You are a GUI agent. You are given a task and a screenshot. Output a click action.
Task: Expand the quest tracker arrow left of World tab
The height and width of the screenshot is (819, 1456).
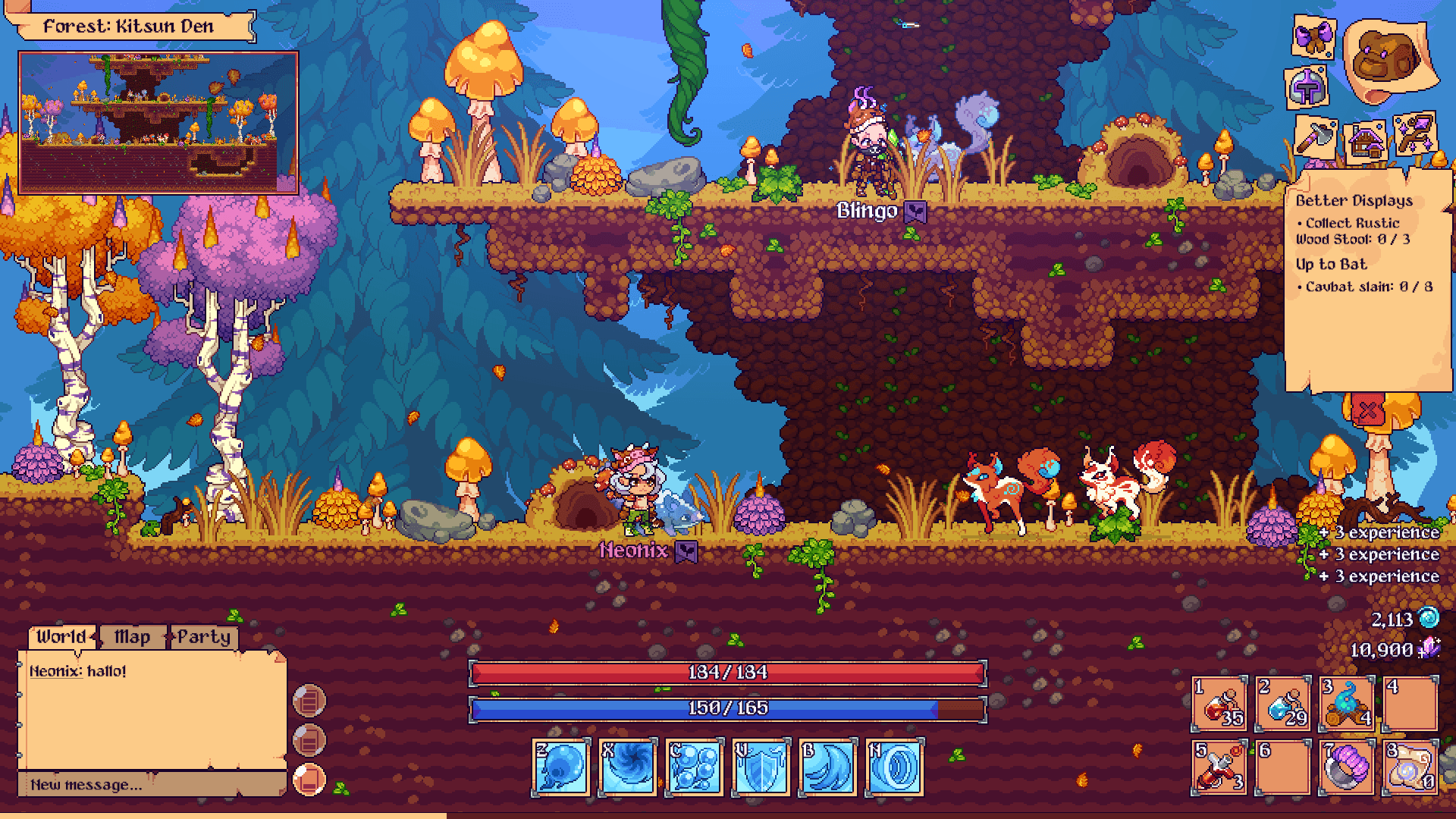click(93, 637)
